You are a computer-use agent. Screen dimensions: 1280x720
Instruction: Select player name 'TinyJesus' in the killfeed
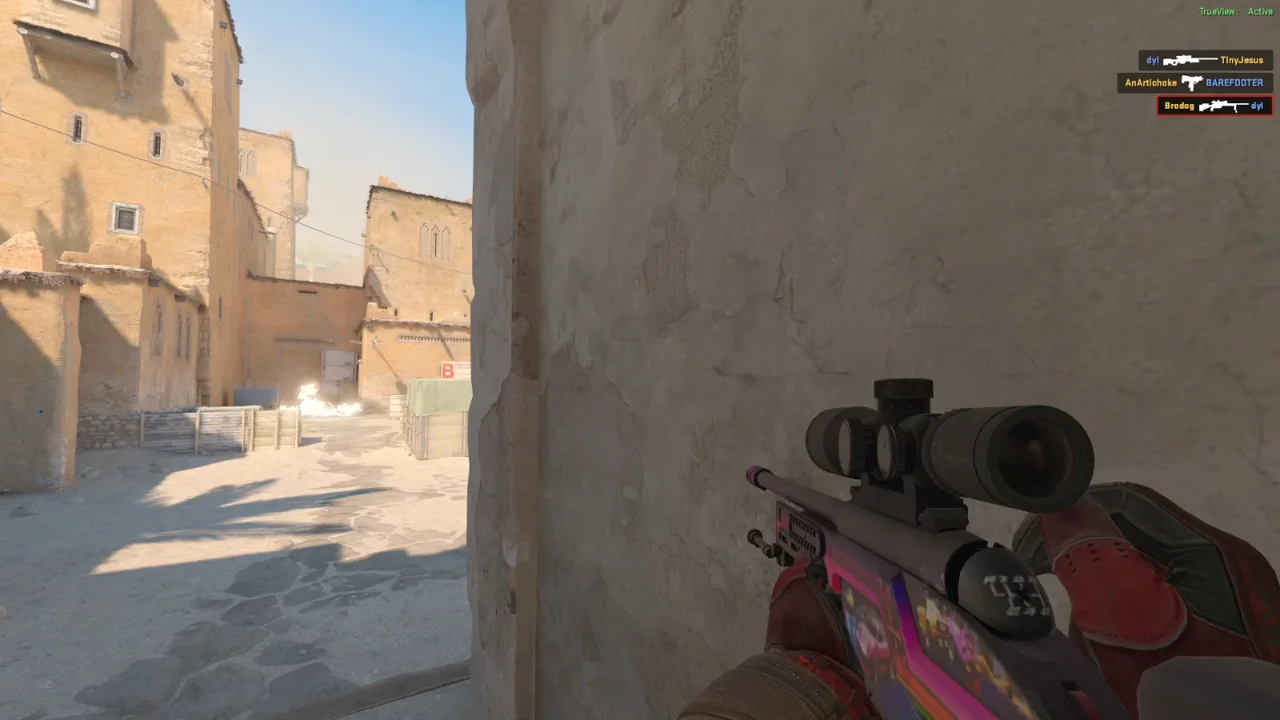point(1243,60)
